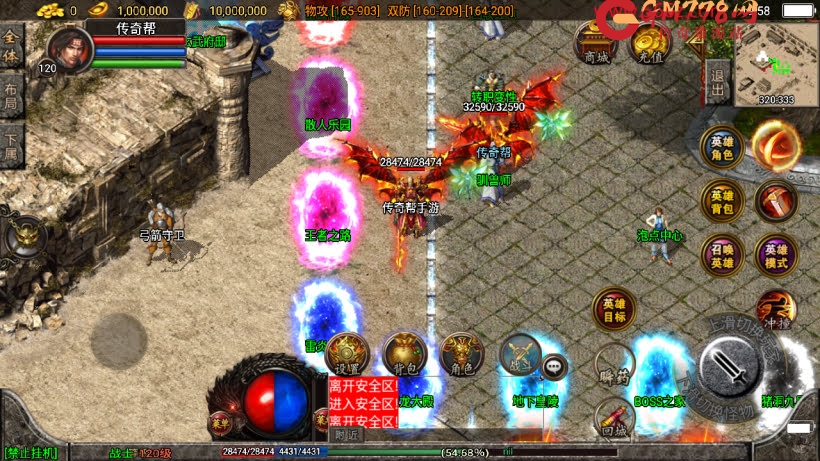Tap the 召唤英雄 summon hero button
This screenshot has height=461, width=820.
click(720, 255)
